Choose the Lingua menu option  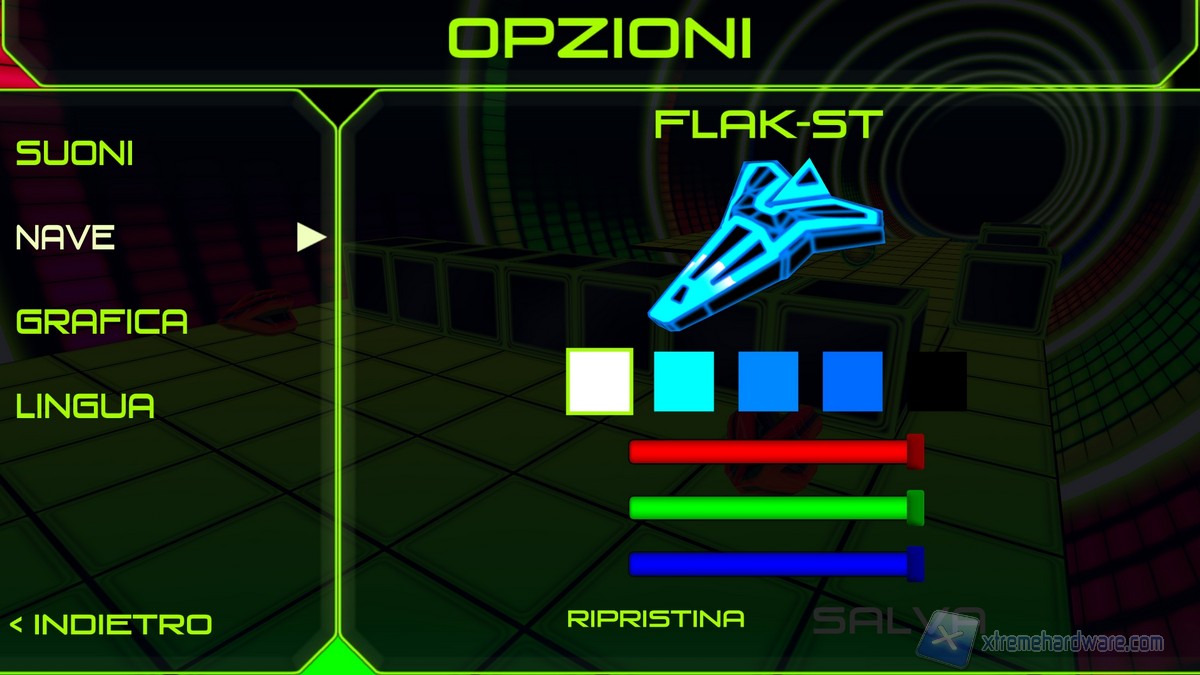(x=86, y=406)
